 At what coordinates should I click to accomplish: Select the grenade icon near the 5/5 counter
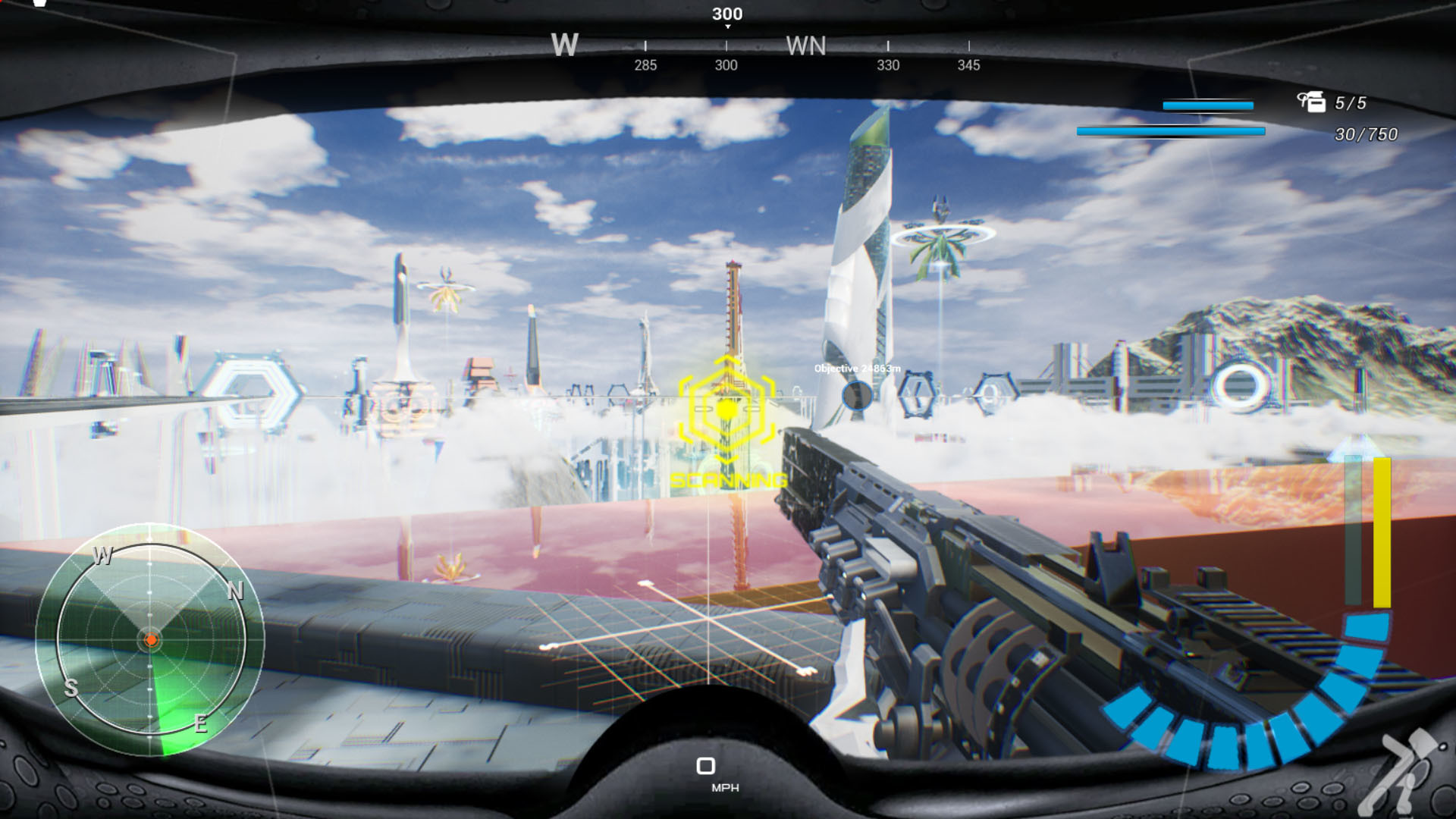1310,100
